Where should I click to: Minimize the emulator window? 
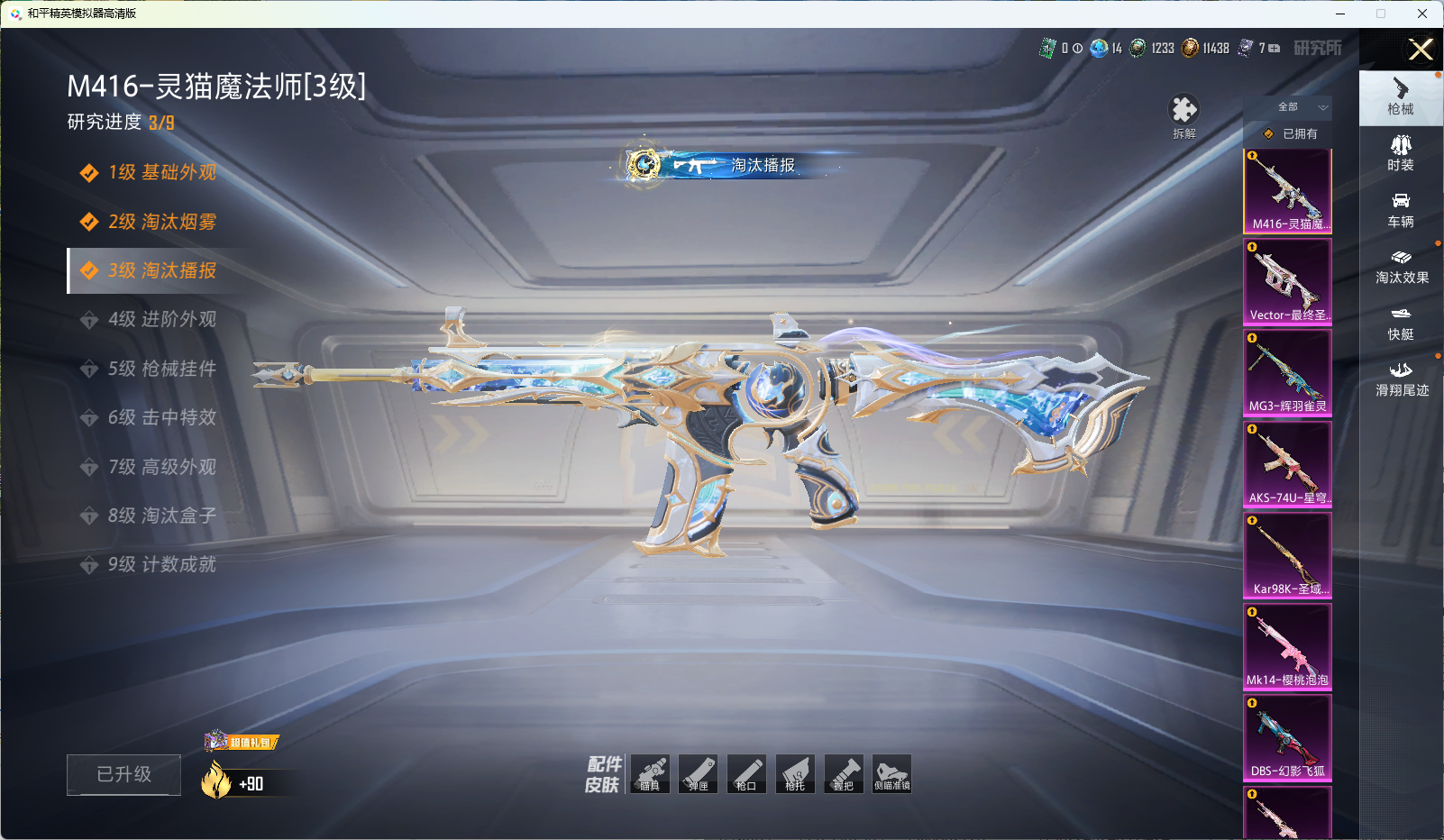tap(1340, 14)
